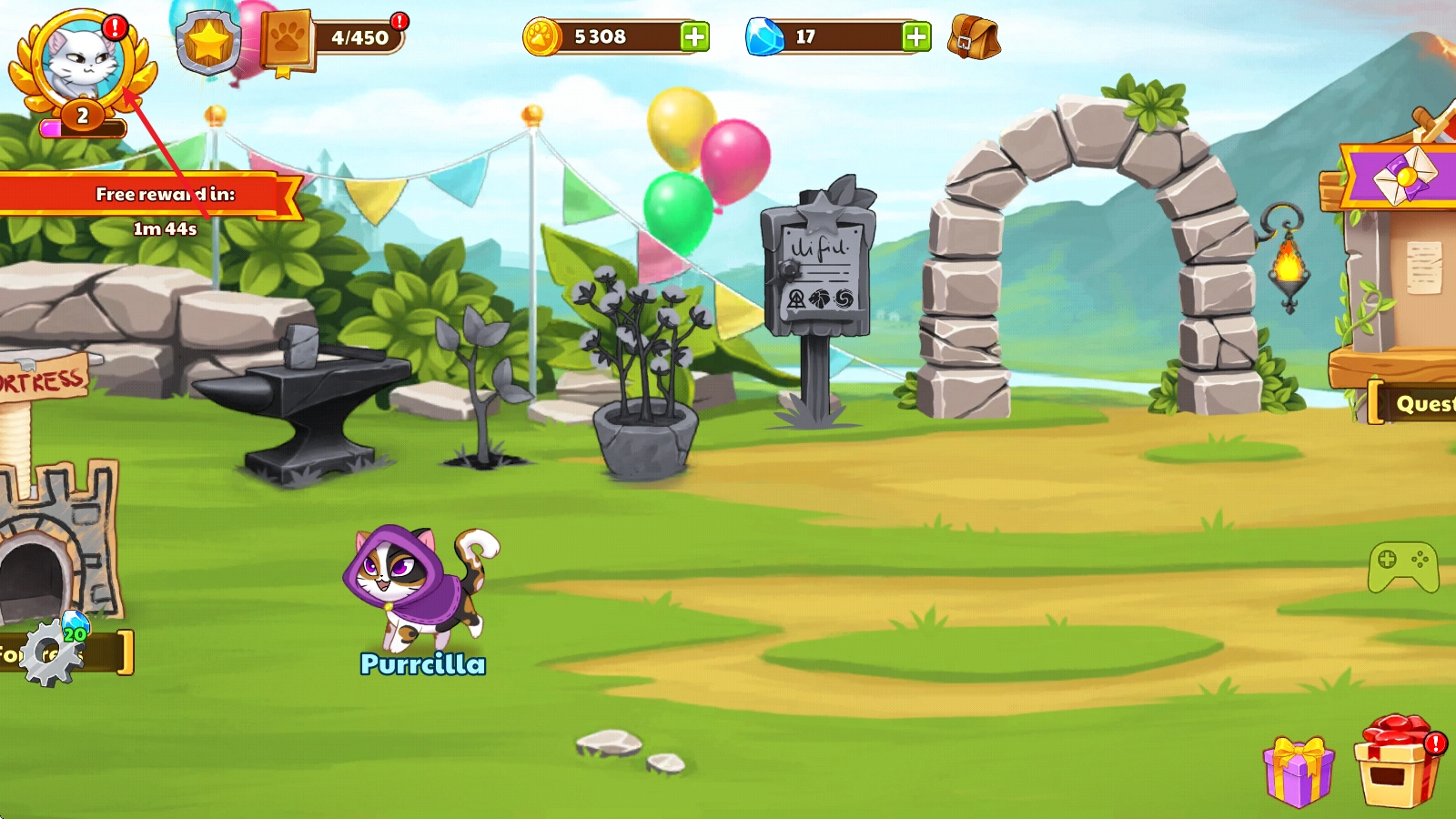Image resolution: width=1456 pixels, height=819 pixels.
Task: Add more gold paw coins
Action: tap(694, 37)
